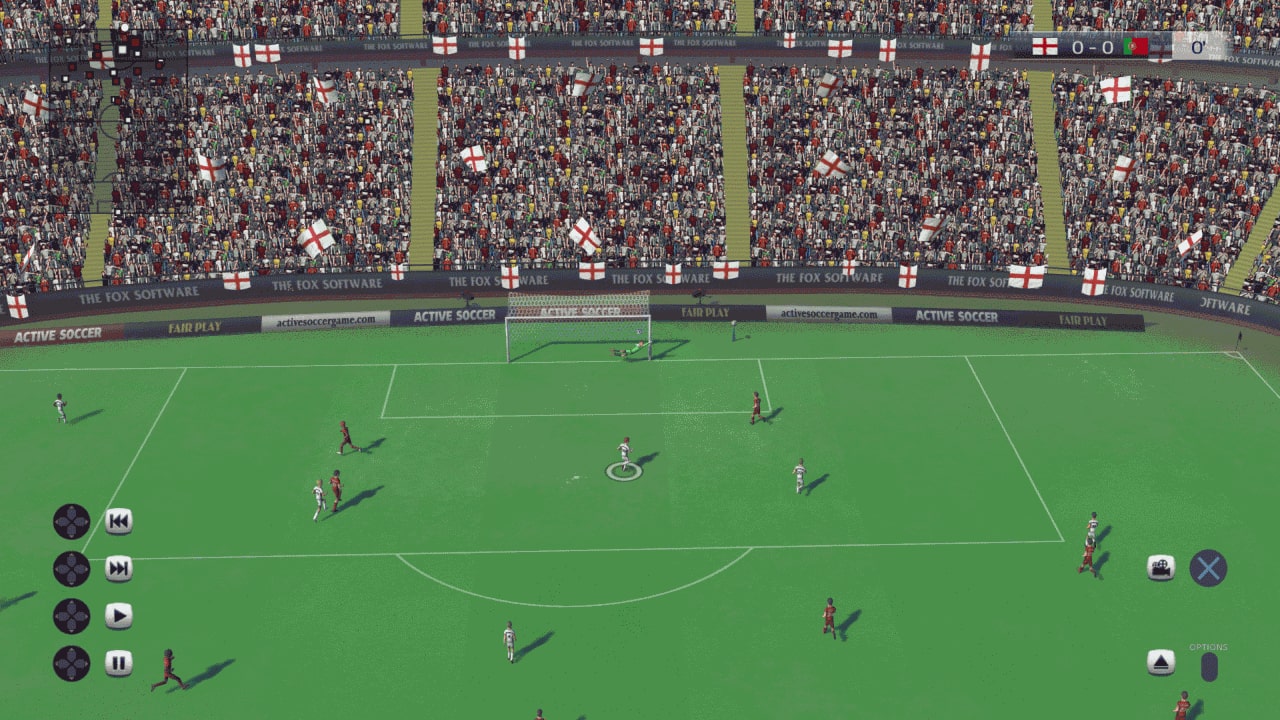This screenshot has height=720, width=1280.
Task: Click the D-pad icon beside the rewind control
Action: [70, 521]
